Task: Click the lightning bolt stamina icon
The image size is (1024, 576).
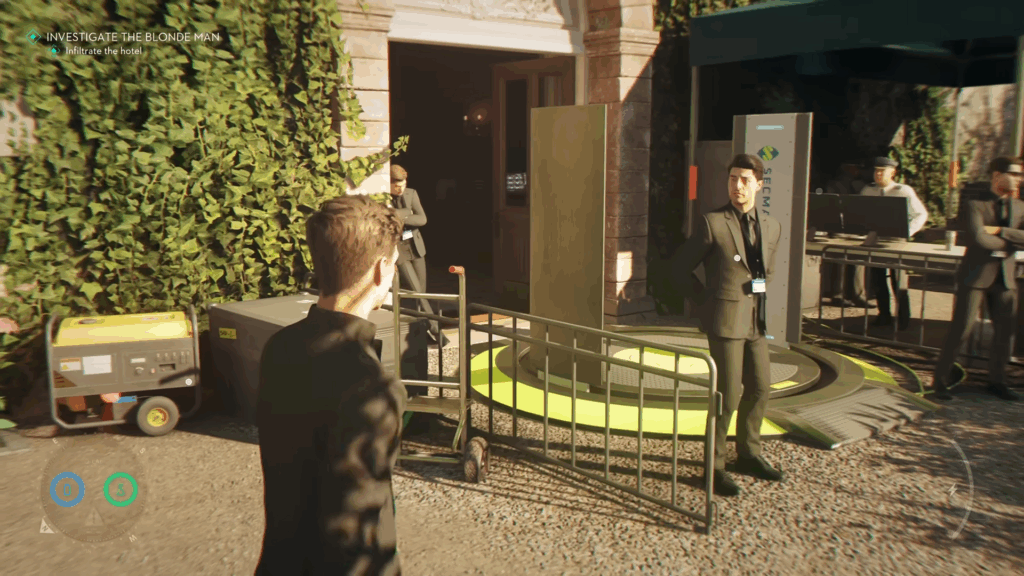Action: coord(953,491)
